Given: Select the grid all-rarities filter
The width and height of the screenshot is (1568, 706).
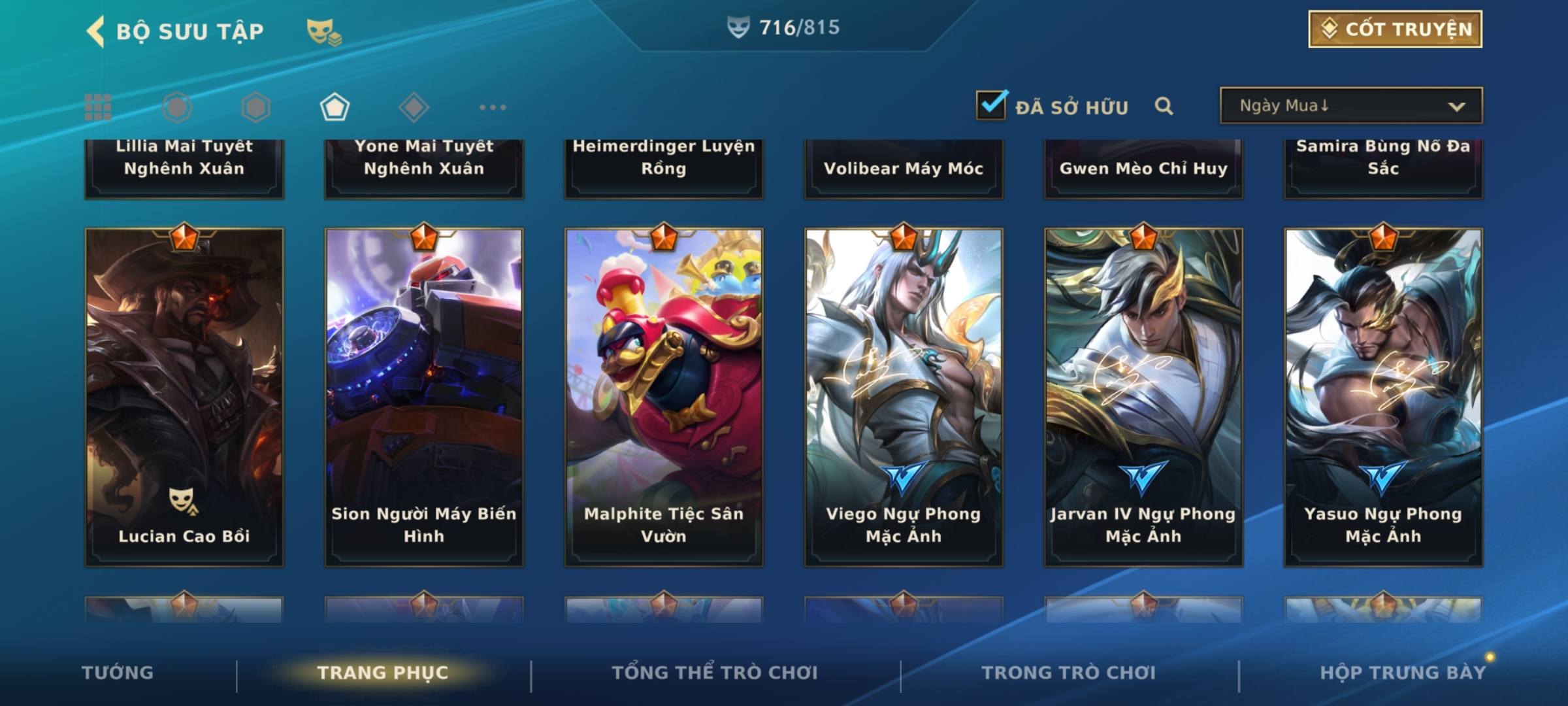Looking at the screenshot, I should click(x=98, y=107).
